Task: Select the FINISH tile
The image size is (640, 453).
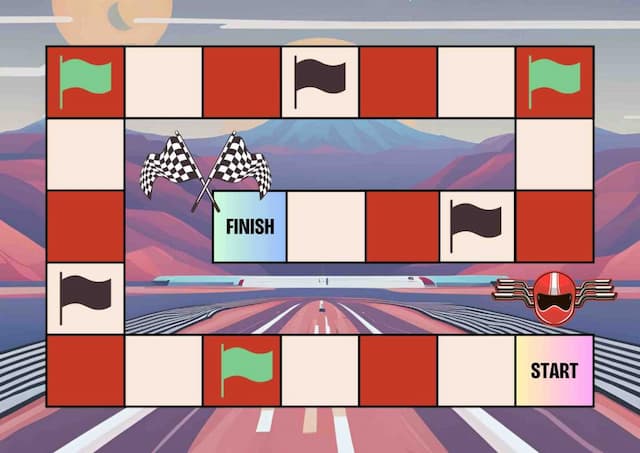Action: [250, 226]
